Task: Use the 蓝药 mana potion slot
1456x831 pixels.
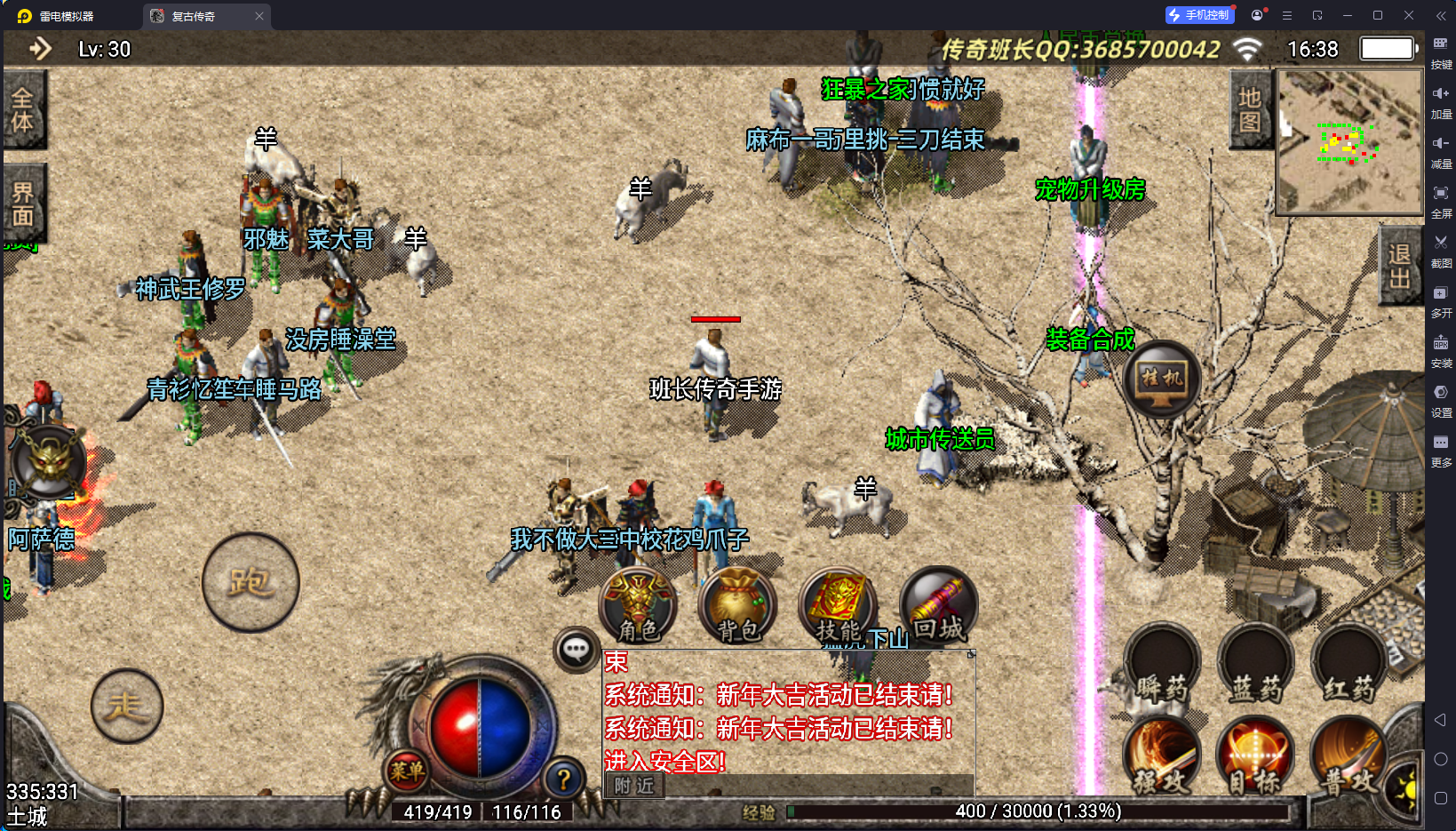Action: pos(1256,665)
